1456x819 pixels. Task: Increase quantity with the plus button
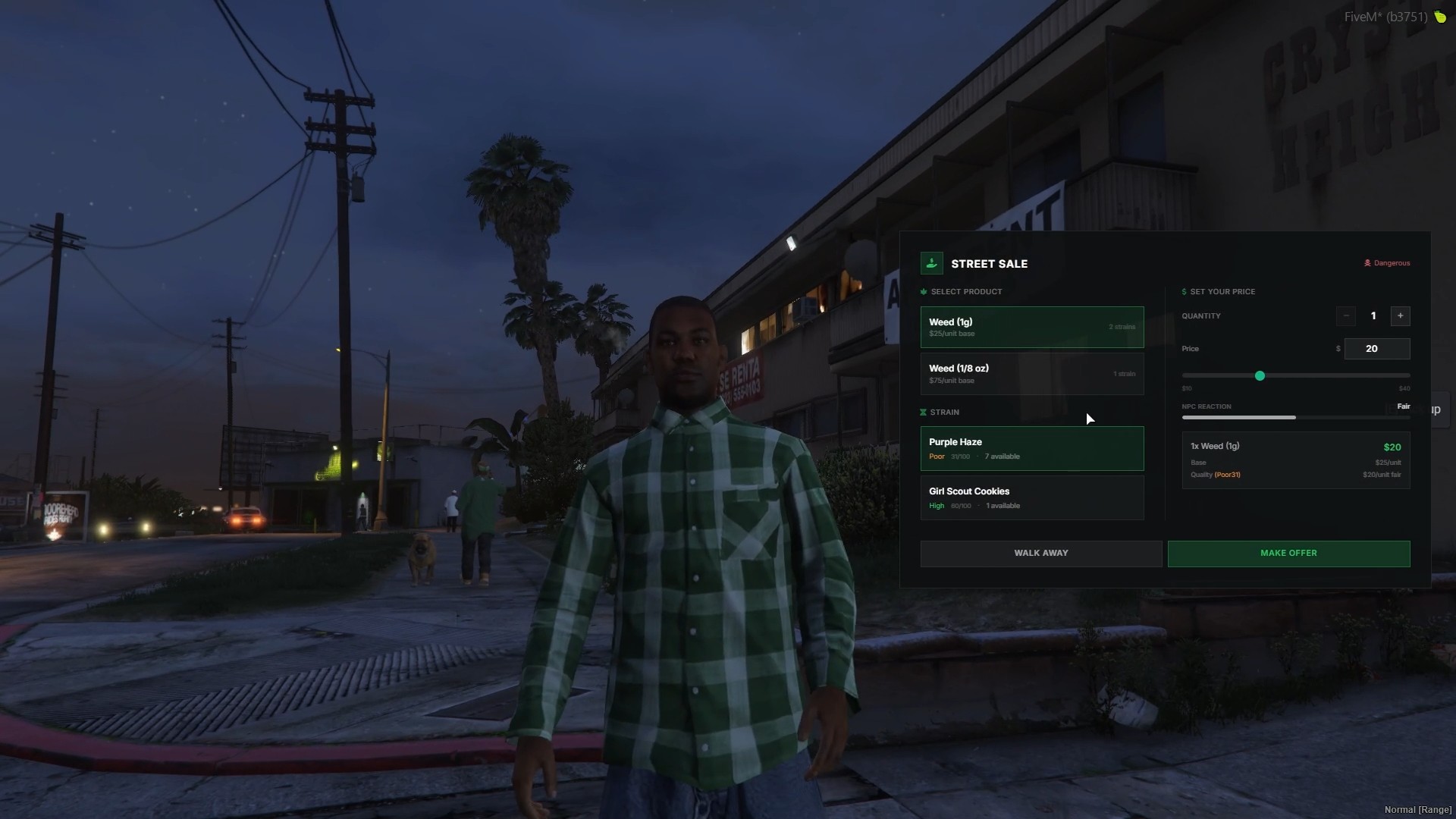click(1400, 316)
